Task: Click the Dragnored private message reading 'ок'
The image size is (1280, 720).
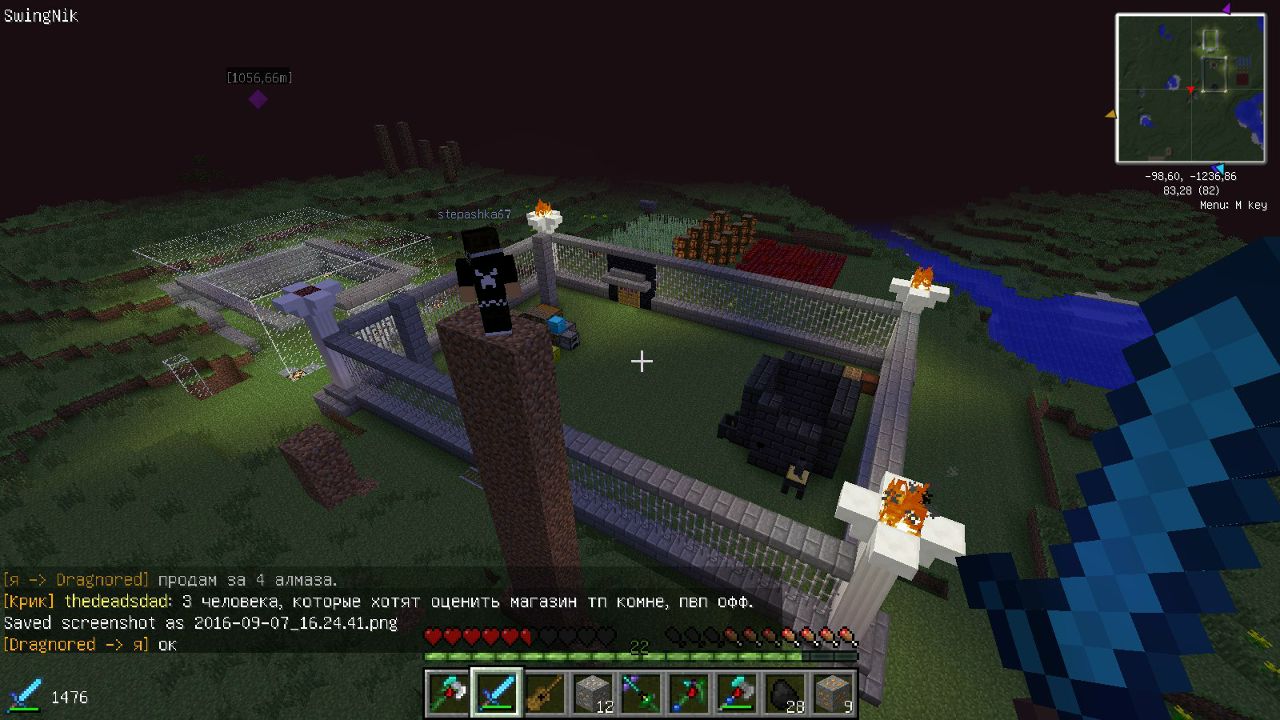Action: pyautogui.click(x=90, y=645)
